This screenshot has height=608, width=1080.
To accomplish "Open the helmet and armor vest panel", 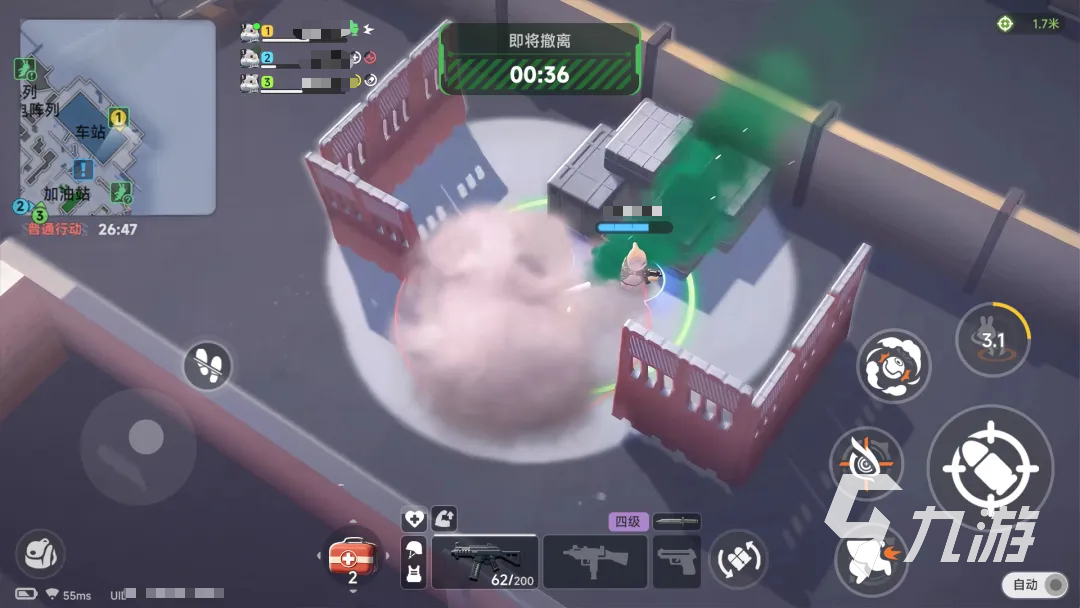I will coord(414,561).
